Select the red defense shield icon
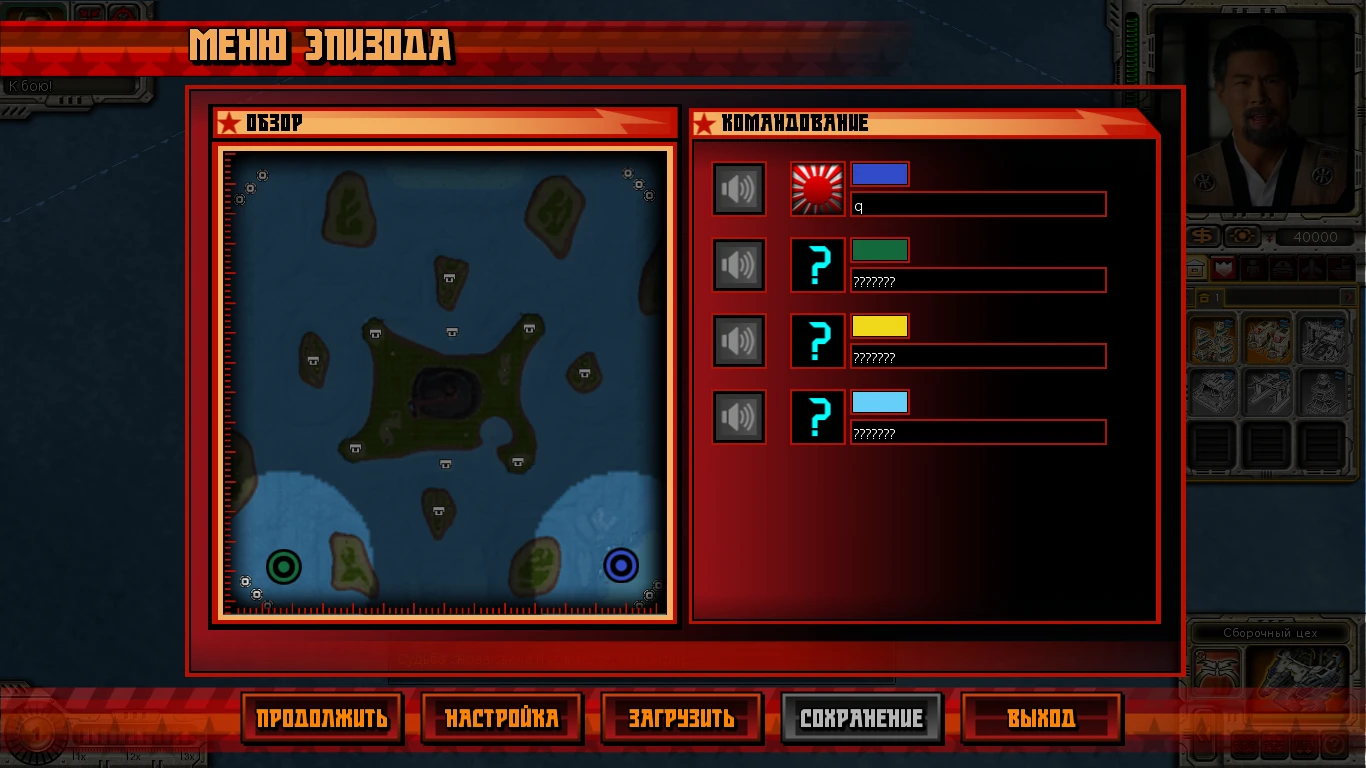Image resolution: width=1366 pixels, height=768 pixels. pyautogui.click(x=1224, y=268)
